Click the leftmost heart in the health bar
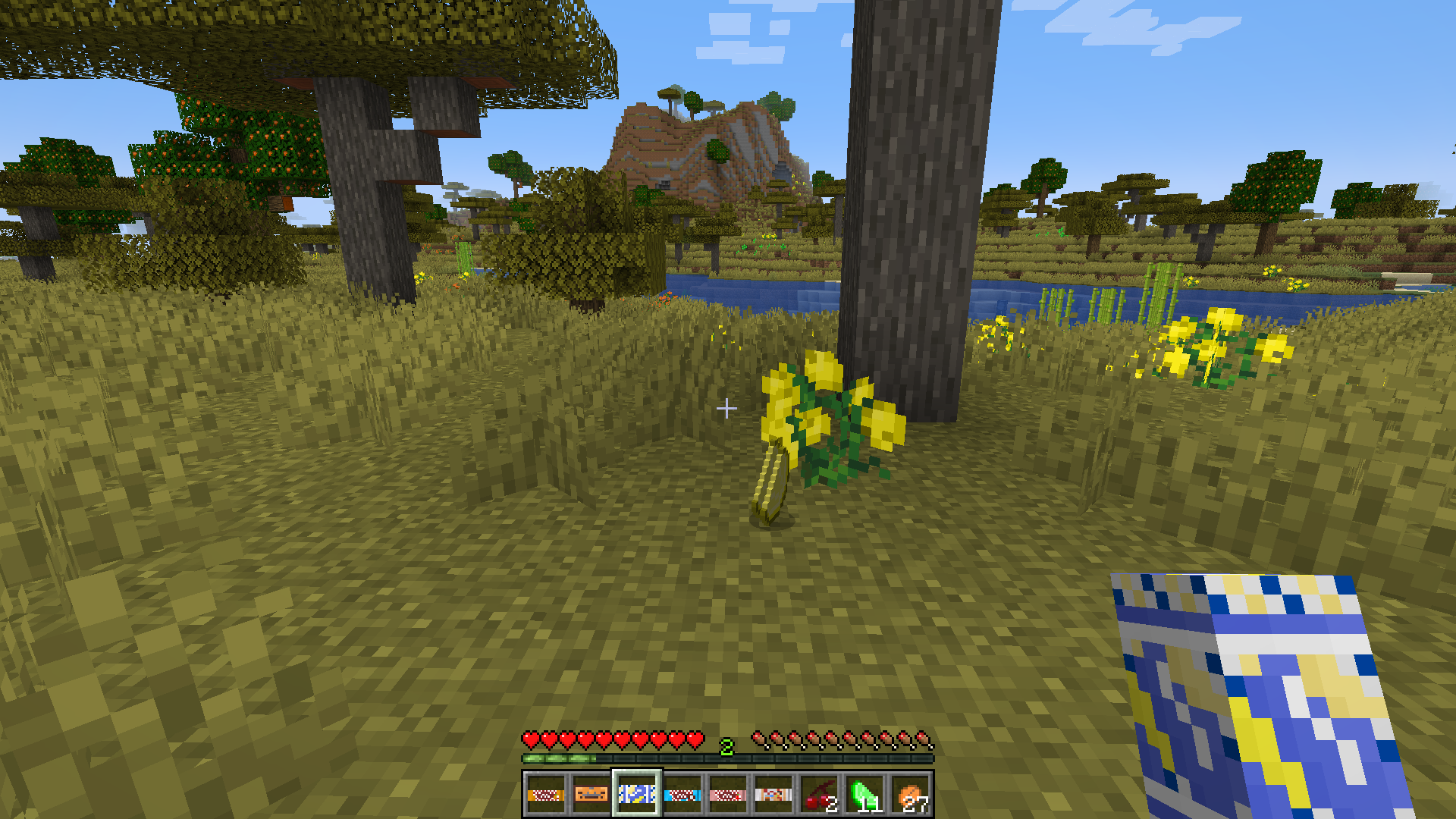This screenshot has width=1456, height=819. point(531,738)
